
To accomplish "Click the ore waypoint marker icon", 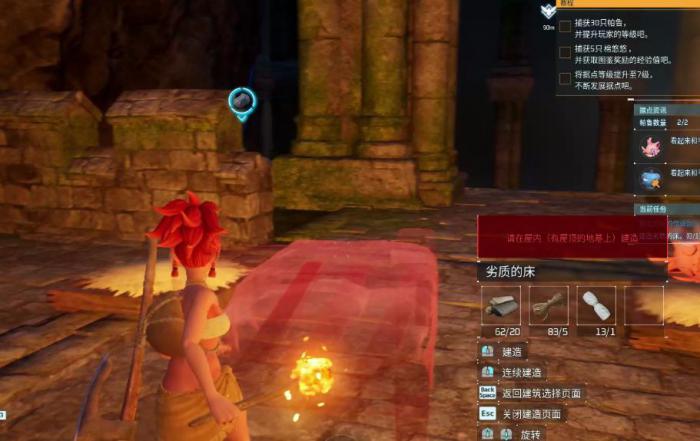I will [241, 101].
